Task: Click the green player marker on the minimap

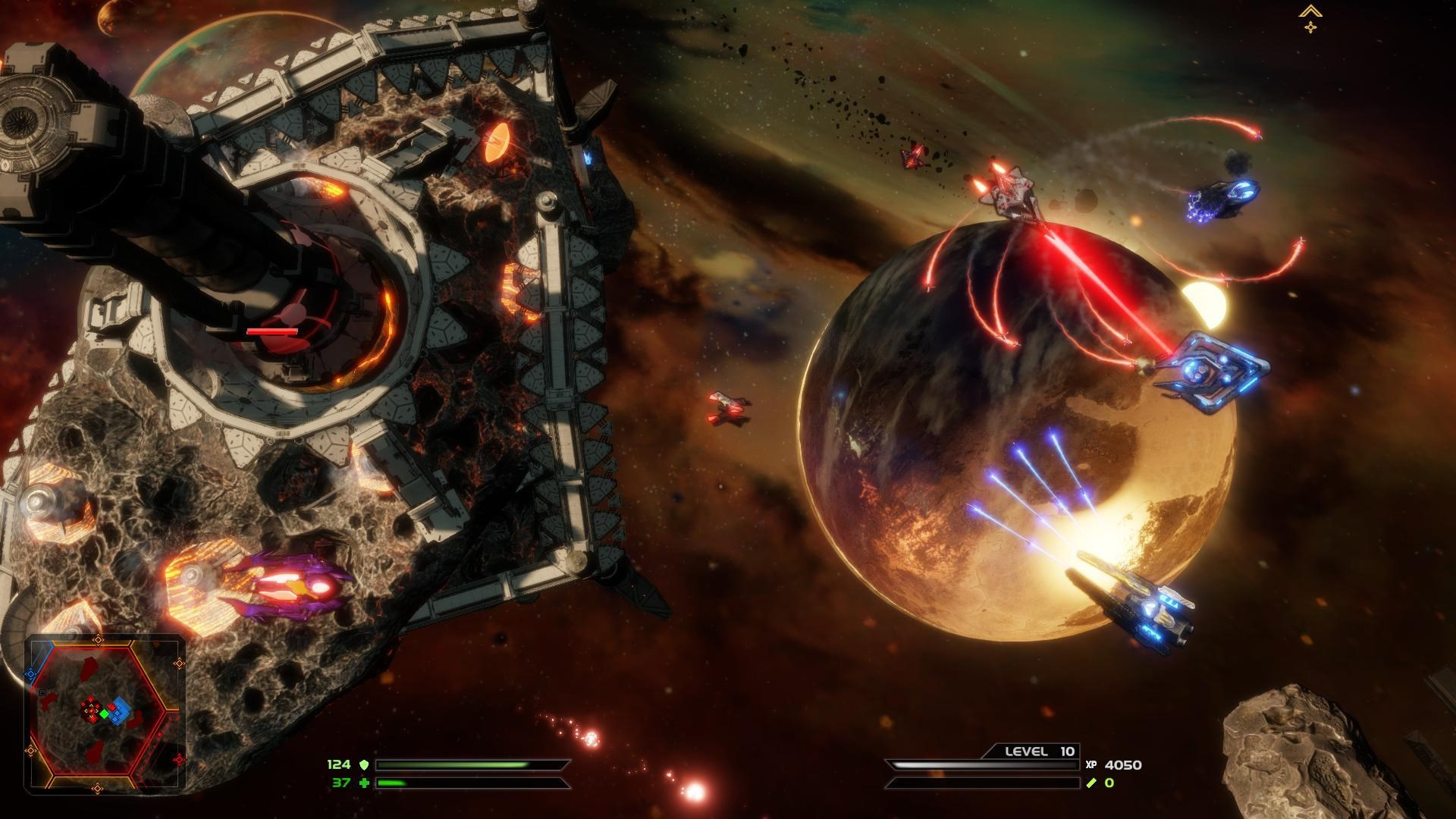Action: click(x=105, y=714)
